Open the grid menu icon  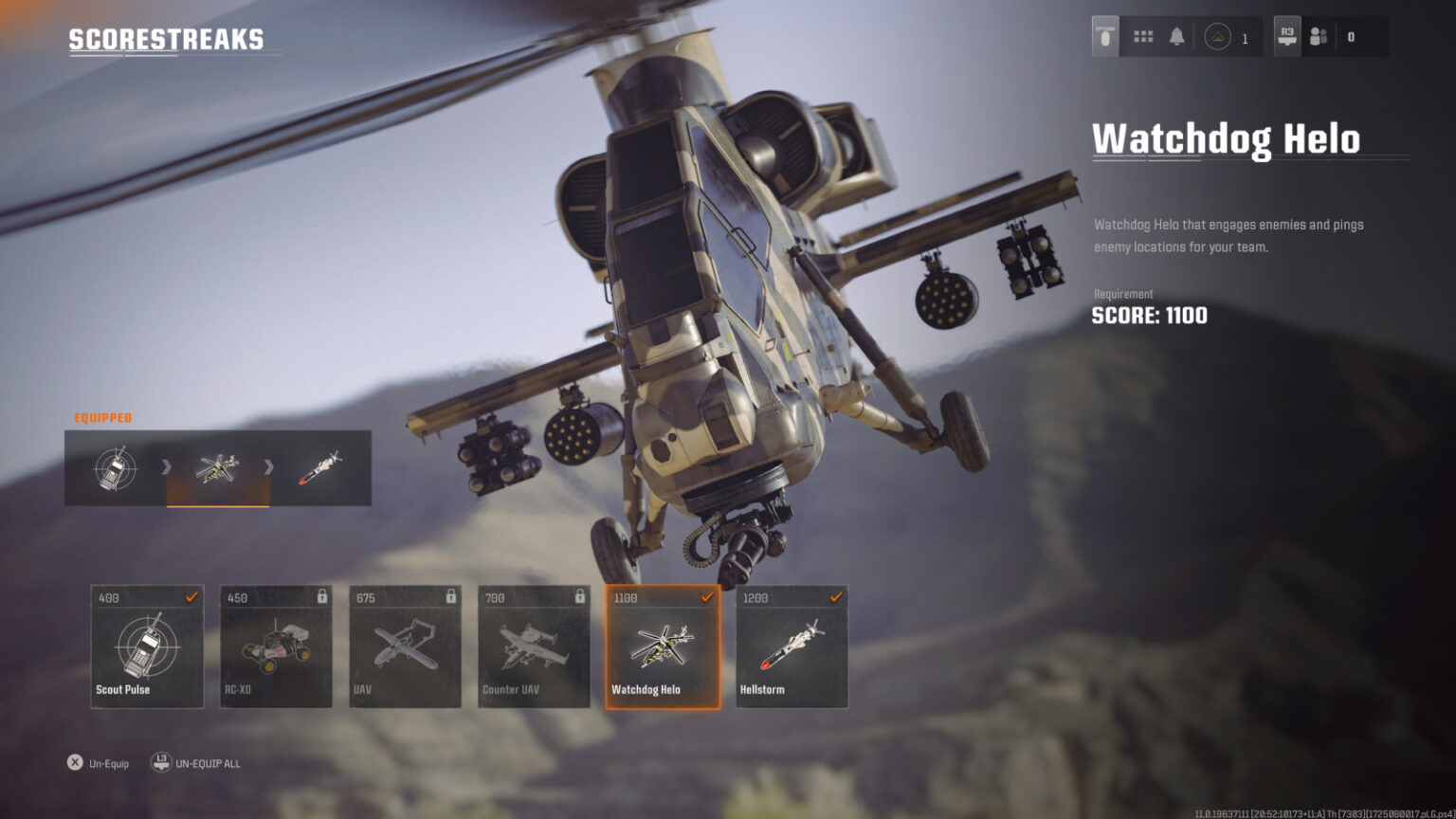click(1143, 37)
